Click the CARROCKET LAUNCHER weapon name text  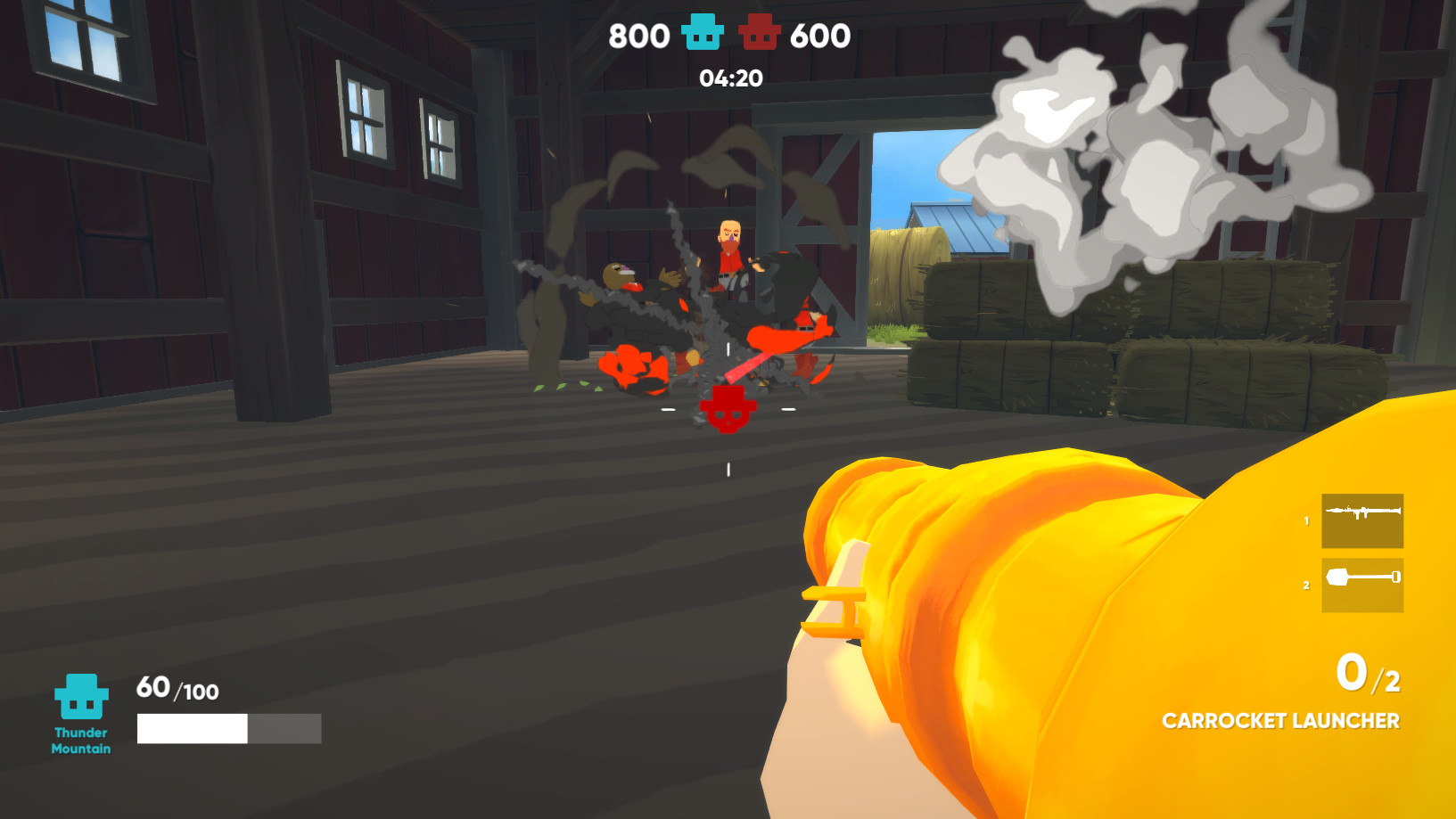(1283, 721)
